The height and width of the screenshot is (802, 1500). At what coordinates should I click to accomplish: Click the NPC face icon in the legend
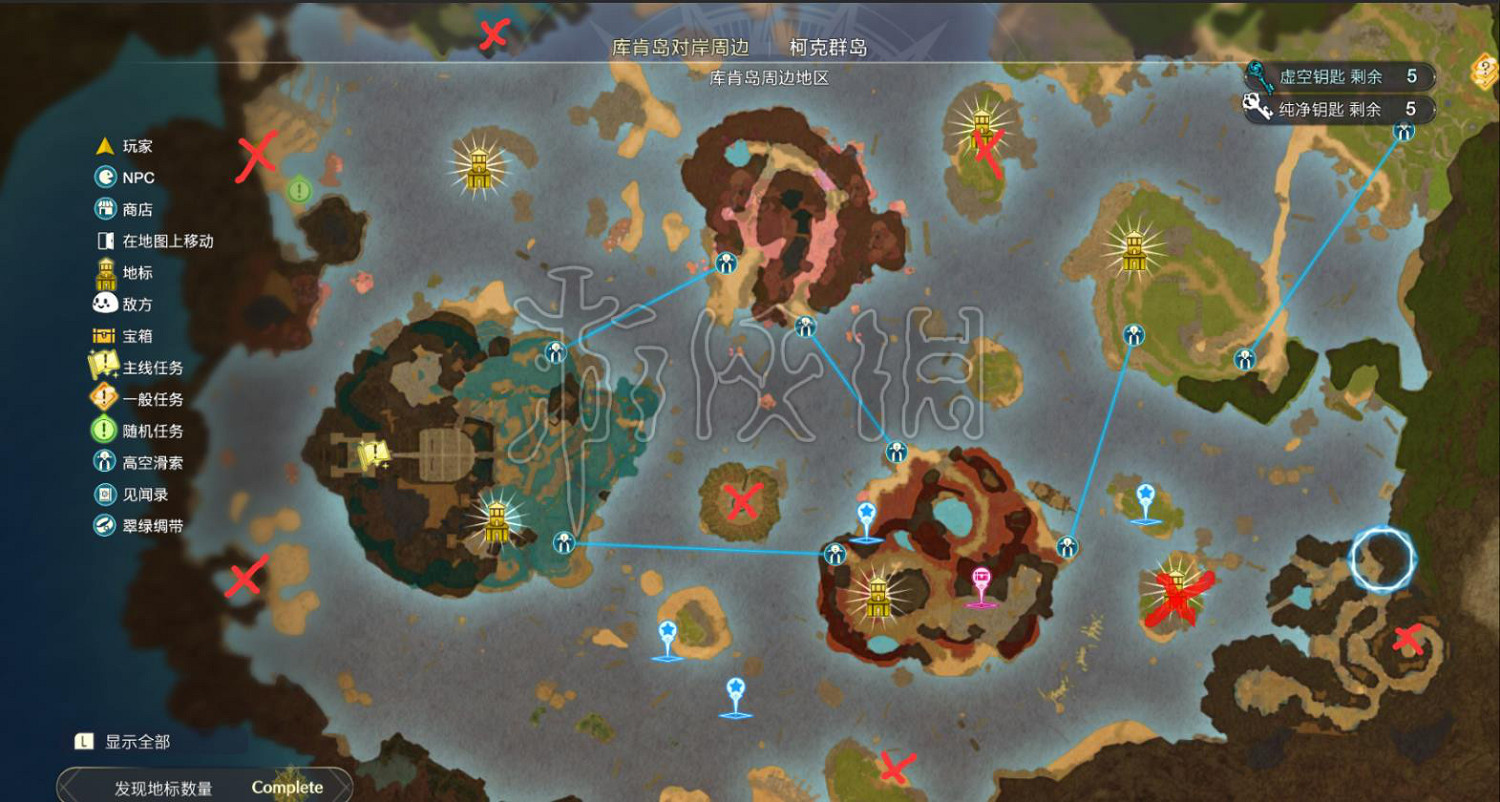[x=106, y=177]
